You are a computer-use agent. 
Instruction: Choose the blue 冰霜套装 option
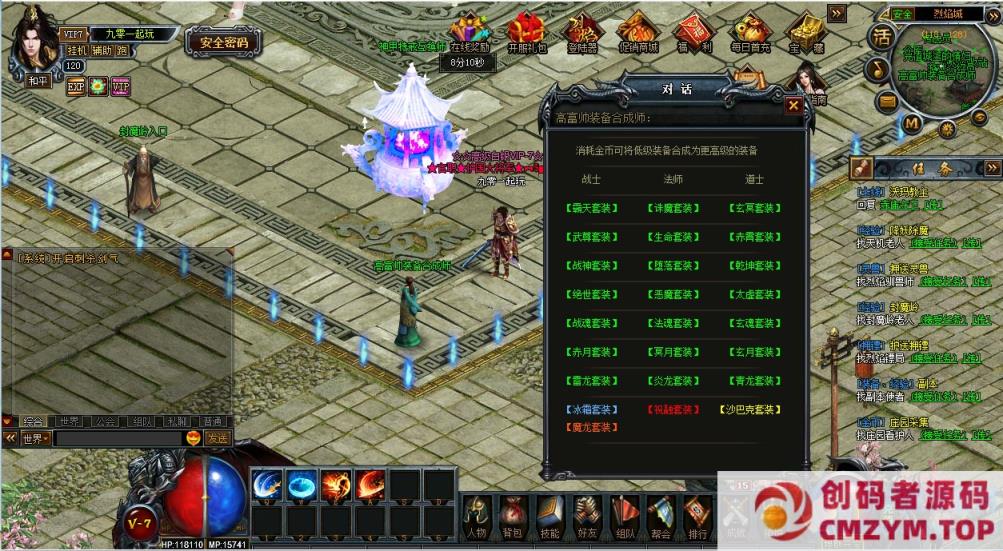click(x=591, y=410)
